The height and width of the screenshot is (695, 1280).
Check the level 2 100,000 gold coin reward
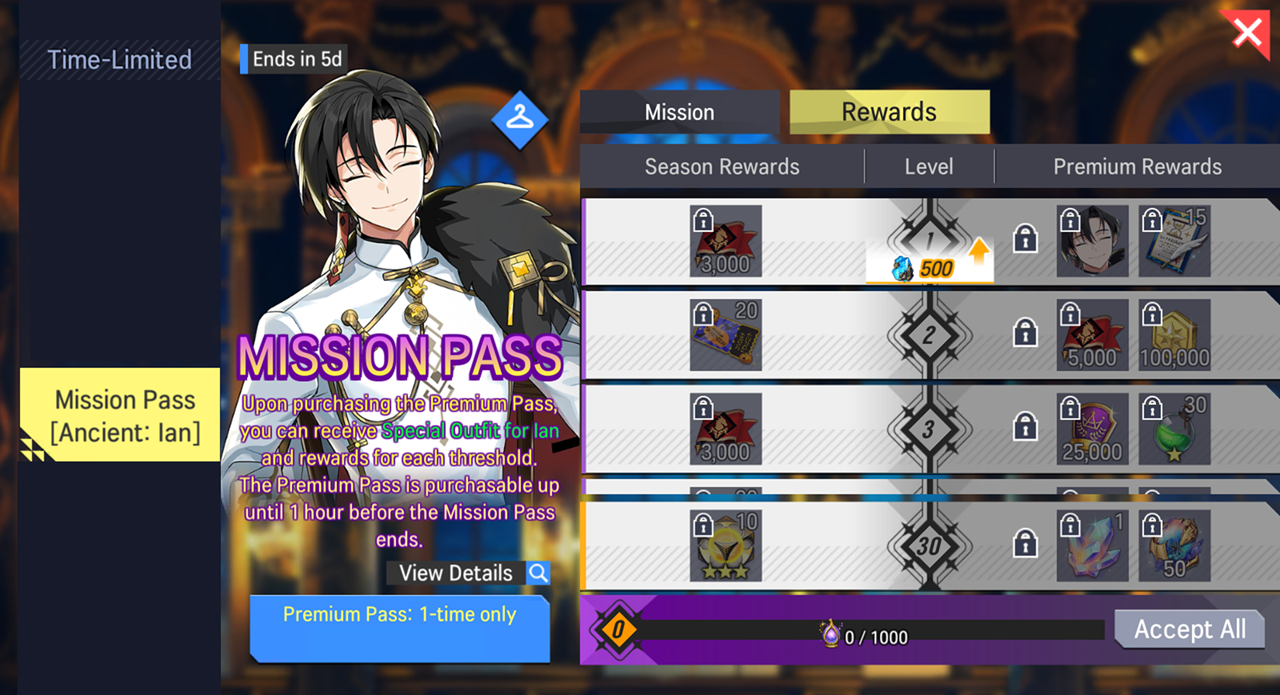(1175, 335)
